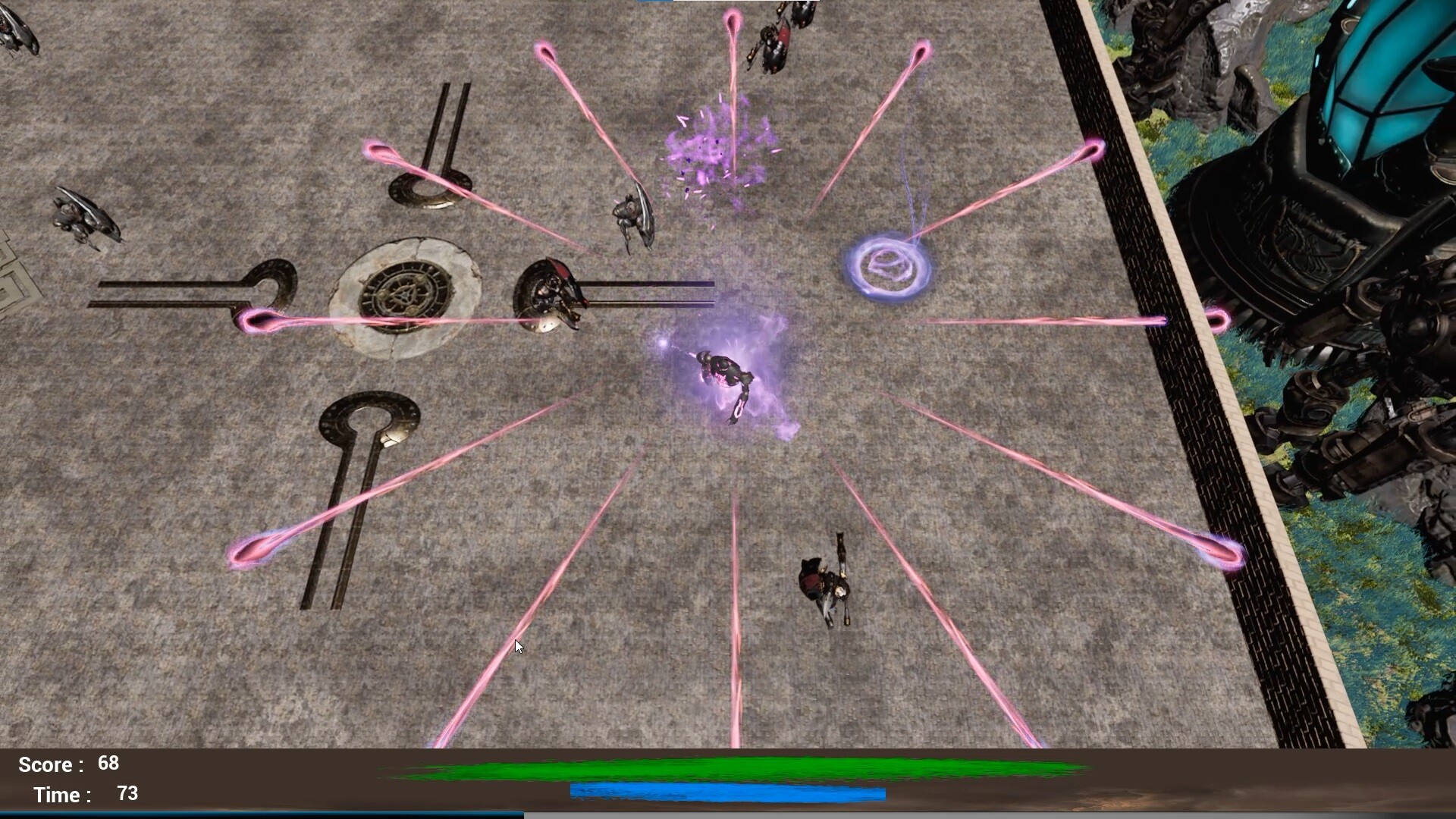1456x819 pixels.
Task: Click the Time value showing 73
Action: pos(127,793)
